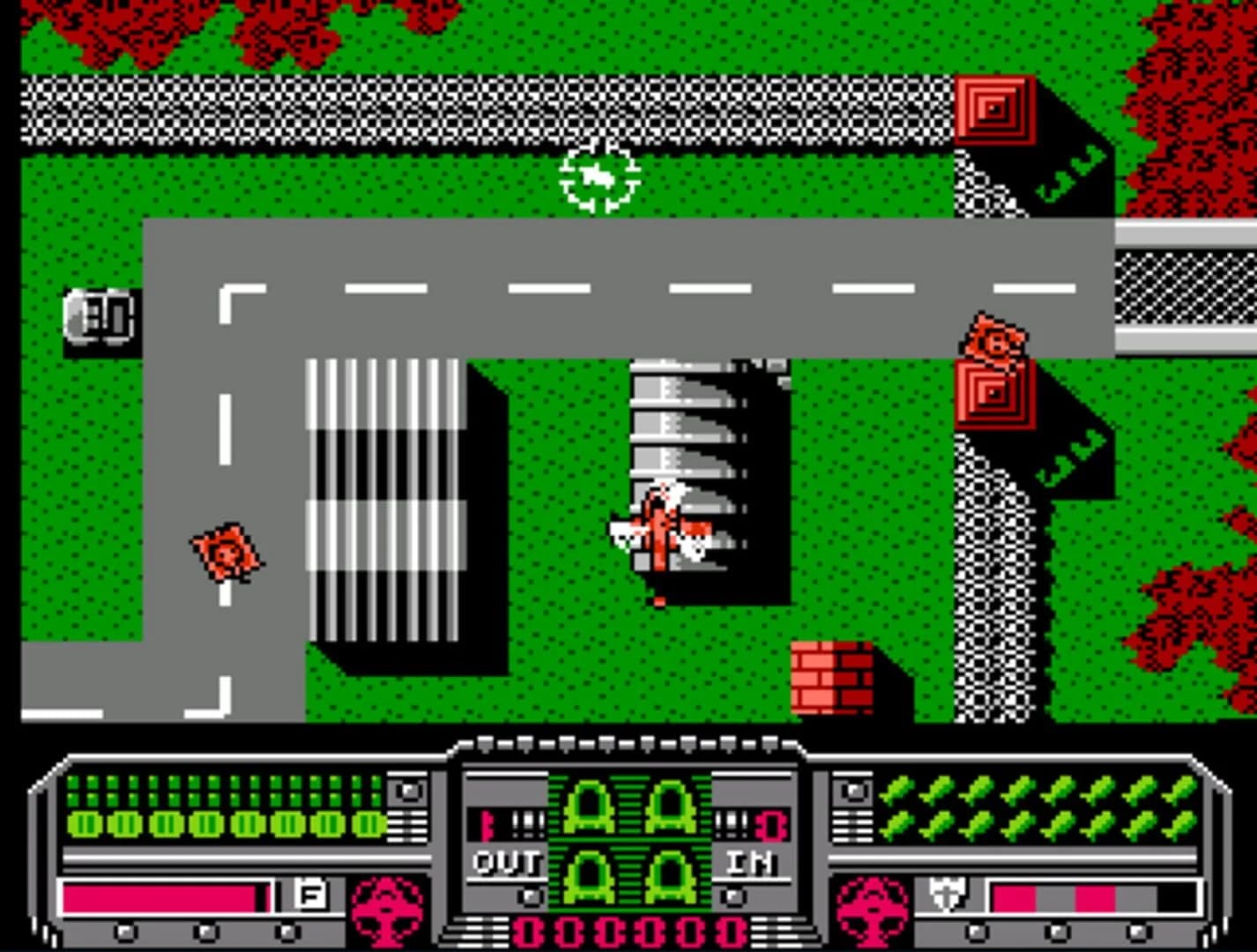This screenshot has width=1257, height=952.
Task: Select the red enemy tank near the road junction
Action: tap(994, 339)
